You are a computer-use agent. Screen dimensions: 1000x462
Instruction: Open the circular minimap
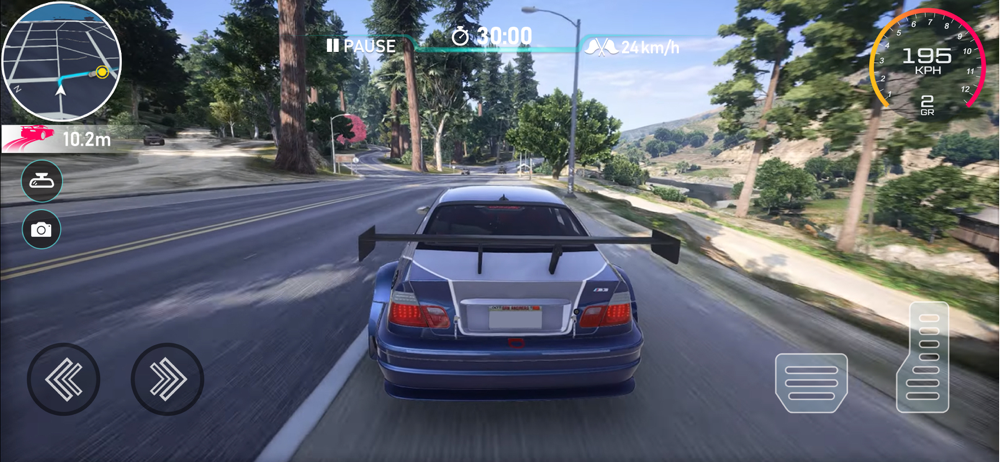61,62
